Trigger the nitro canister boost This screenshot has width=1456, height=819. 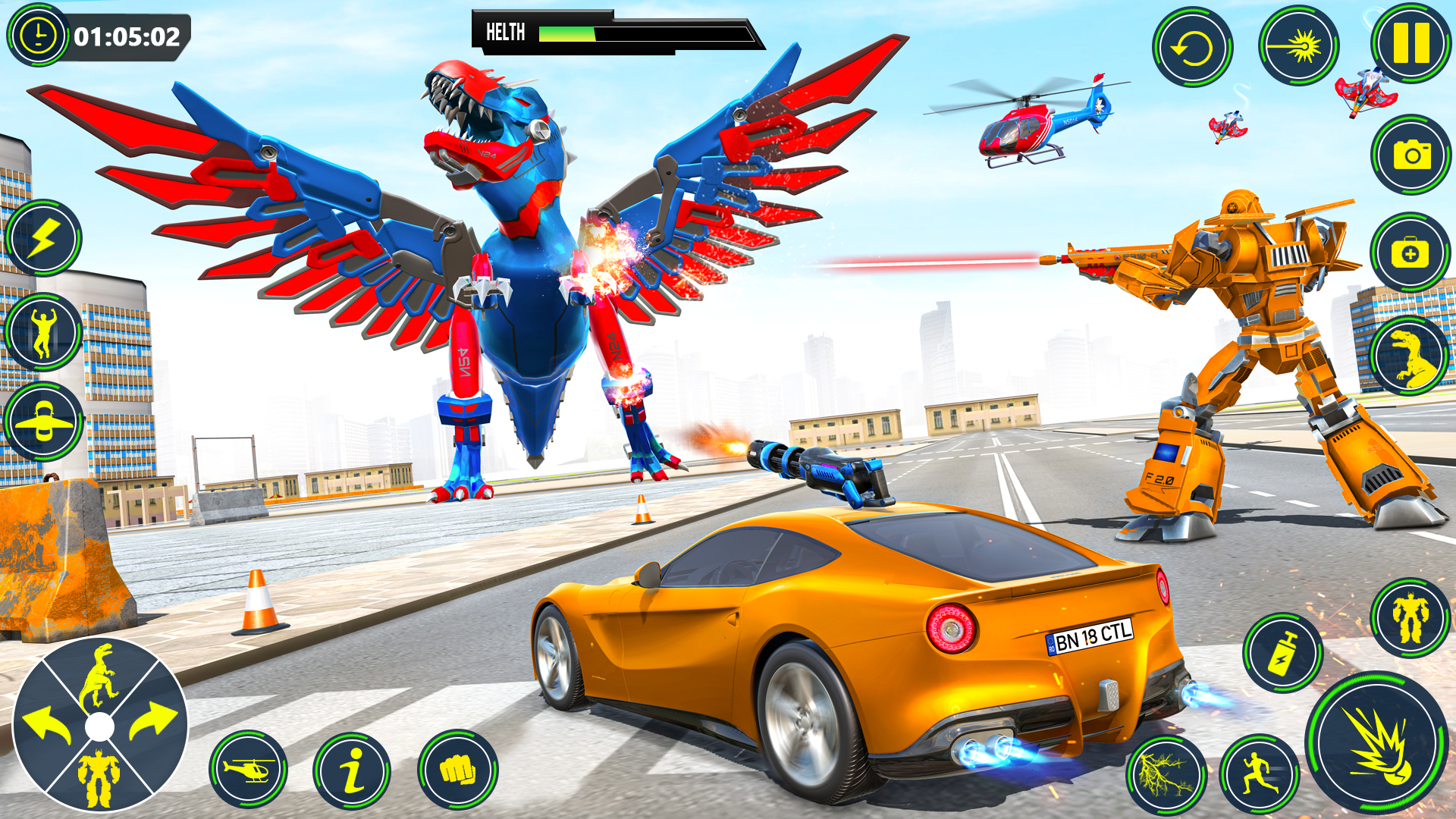(1282, 652)
